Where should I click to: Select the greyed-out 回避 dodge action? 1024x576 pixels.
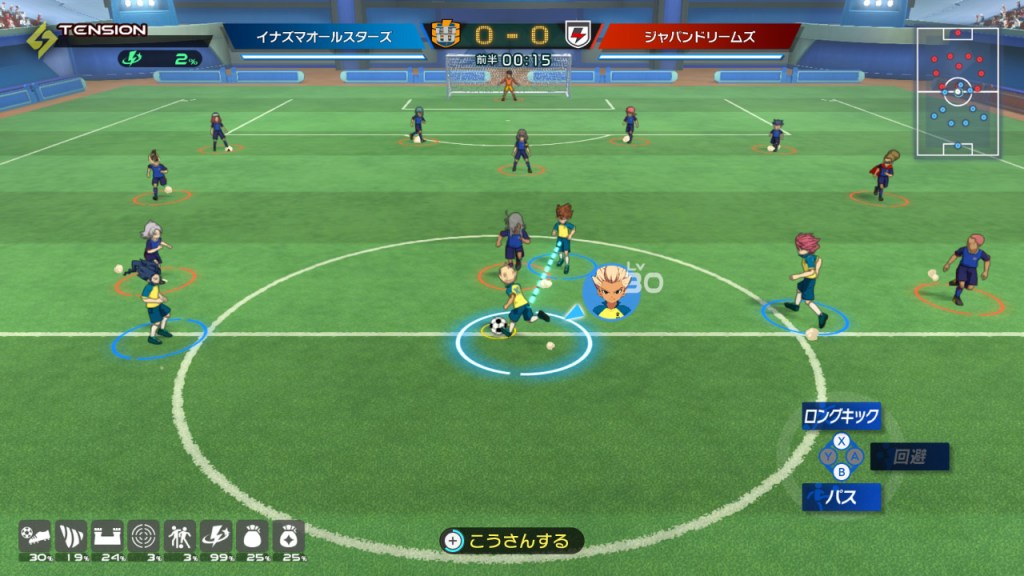[x=909, y=457]
